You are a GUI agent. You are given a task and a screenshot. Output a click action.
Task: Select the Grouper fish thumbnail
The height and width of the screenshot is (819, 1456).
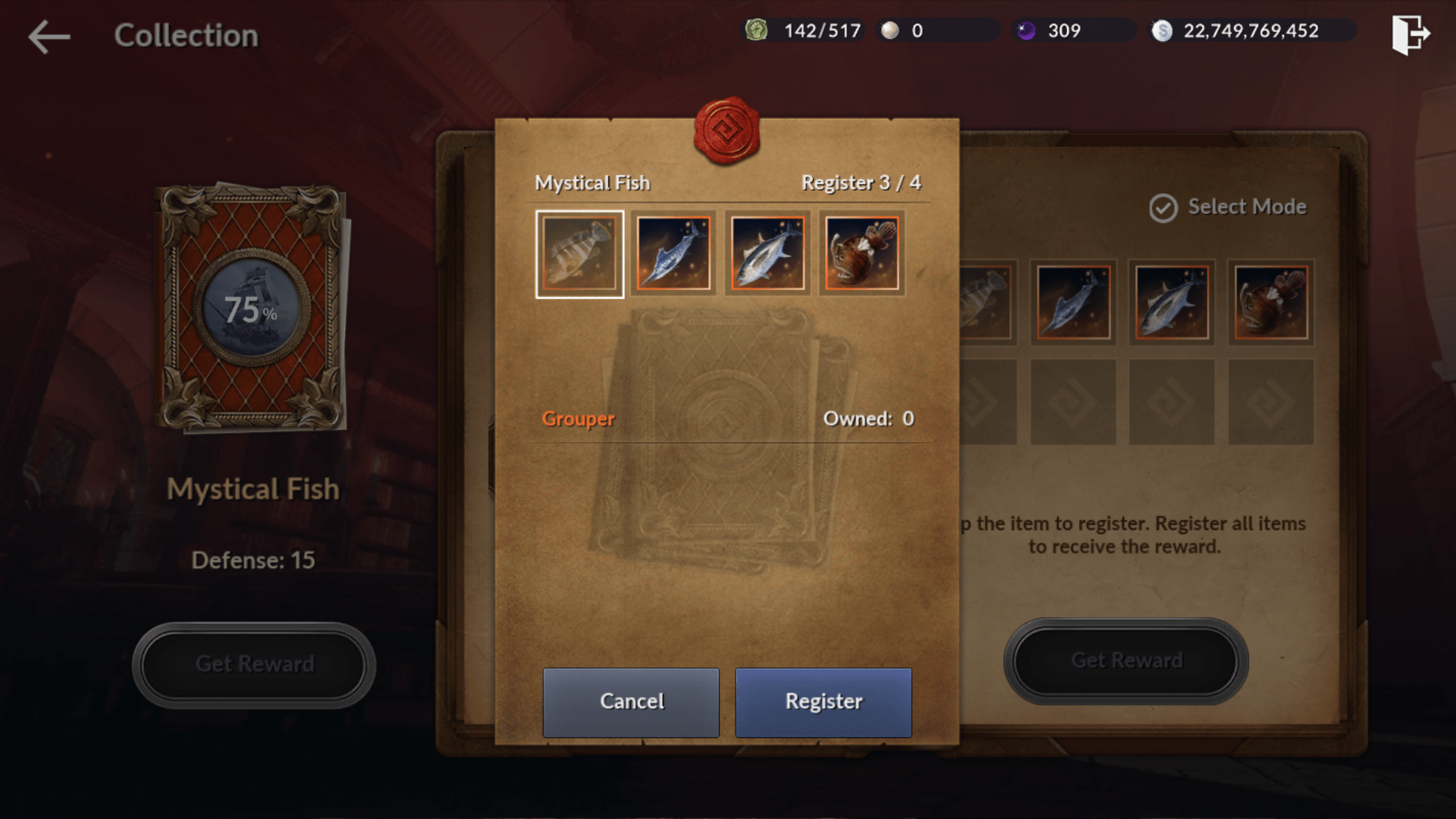coord(579,254)
